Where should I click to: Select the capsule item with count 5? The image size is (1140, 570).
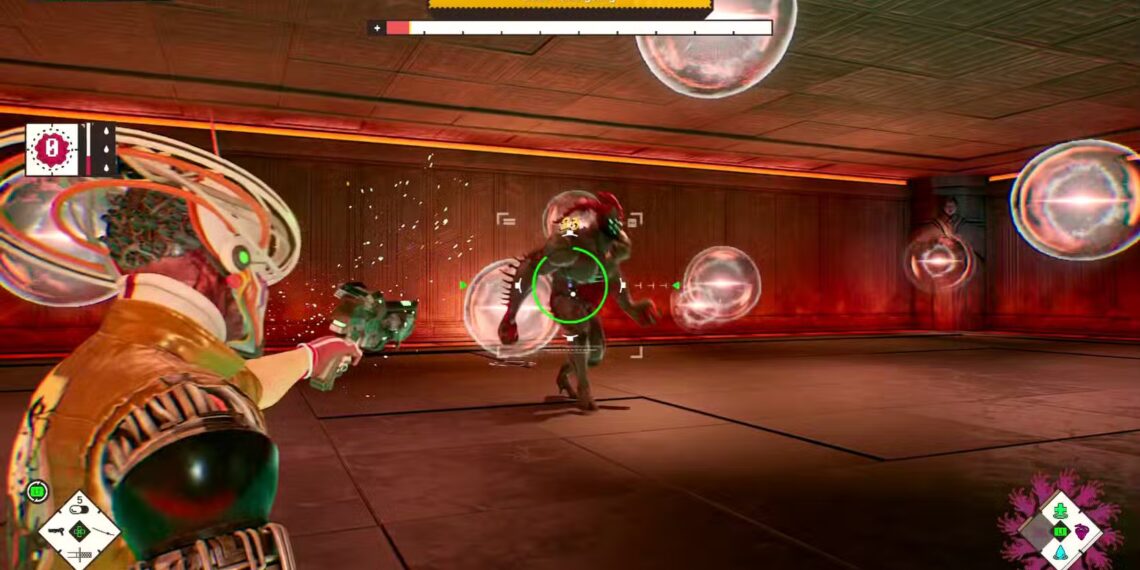pyautogui.click(x=80, y=509)
